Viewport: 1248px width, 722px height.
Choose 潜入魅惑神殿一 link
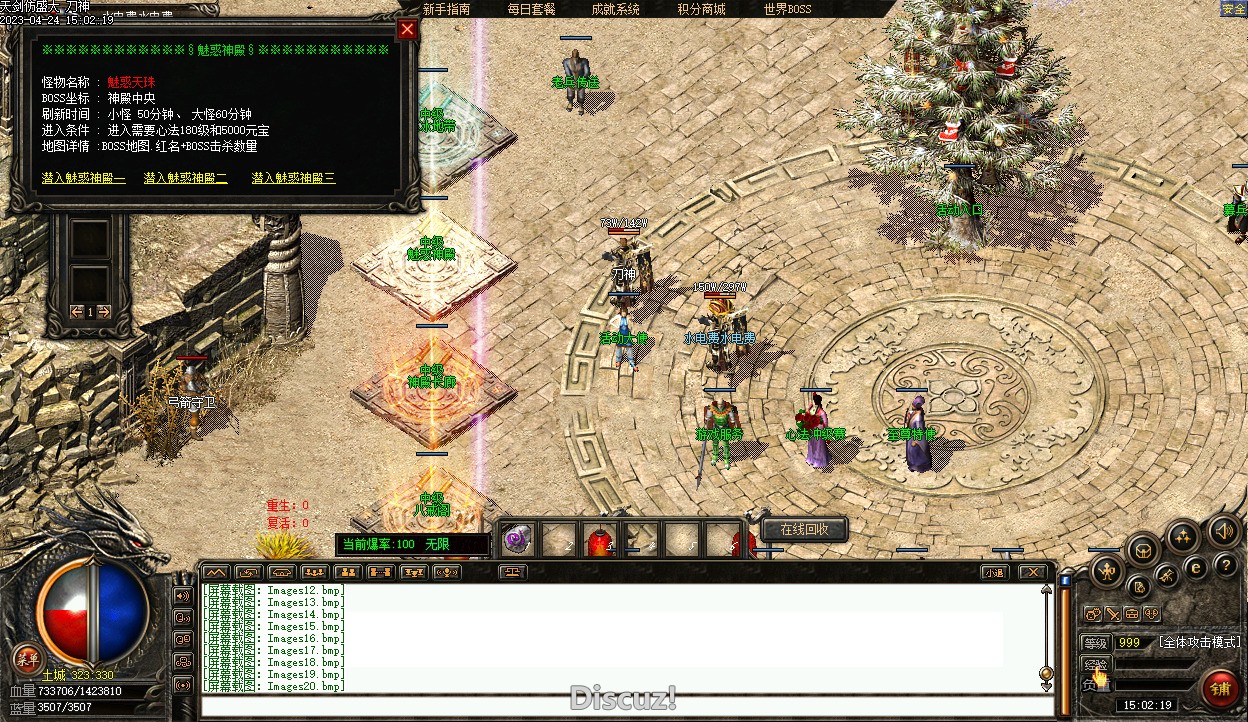click(84, 178)
